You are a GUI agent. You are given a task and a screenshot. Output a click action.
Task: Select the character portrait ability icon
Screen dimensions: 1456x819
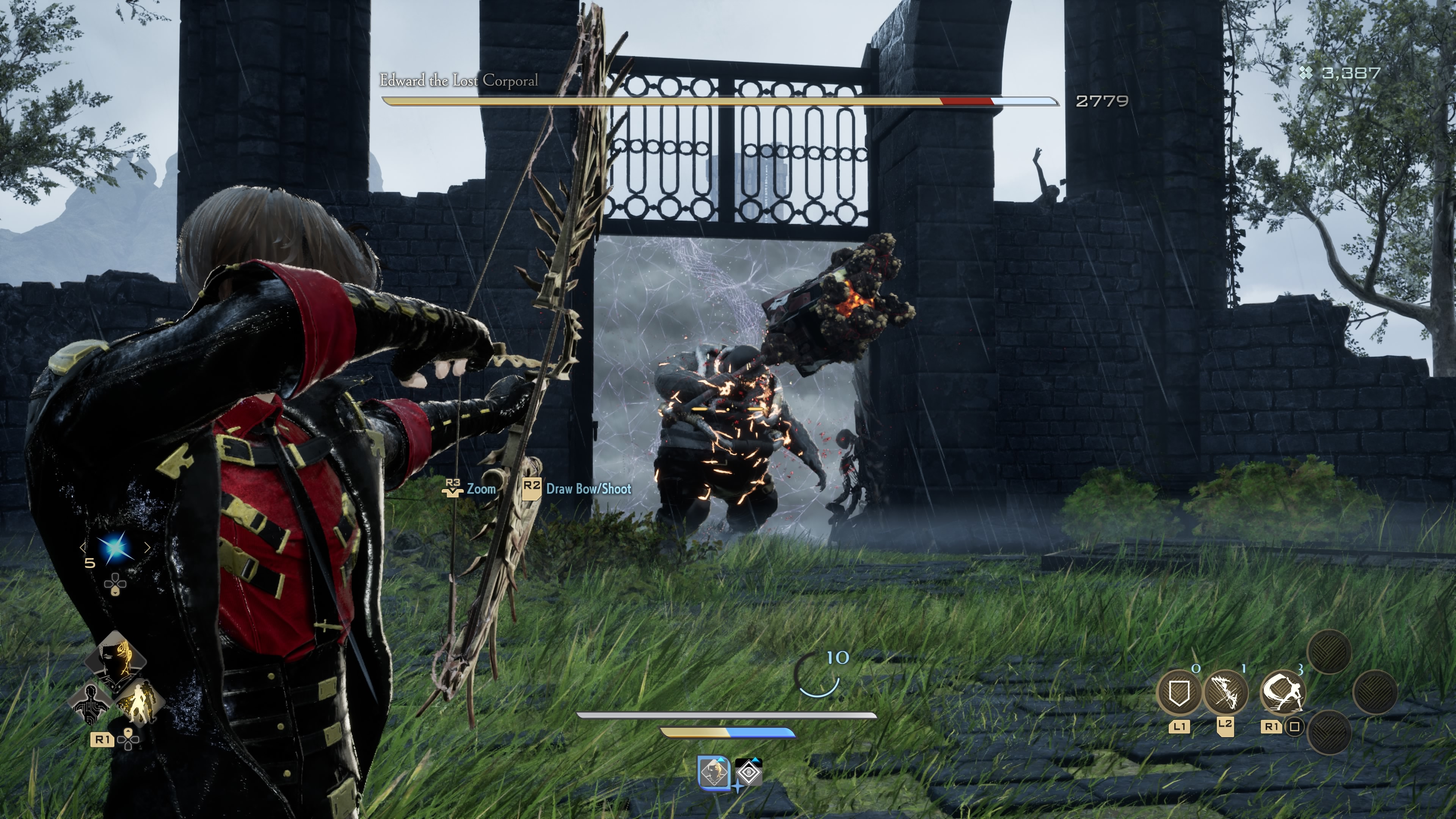(117, 660)
